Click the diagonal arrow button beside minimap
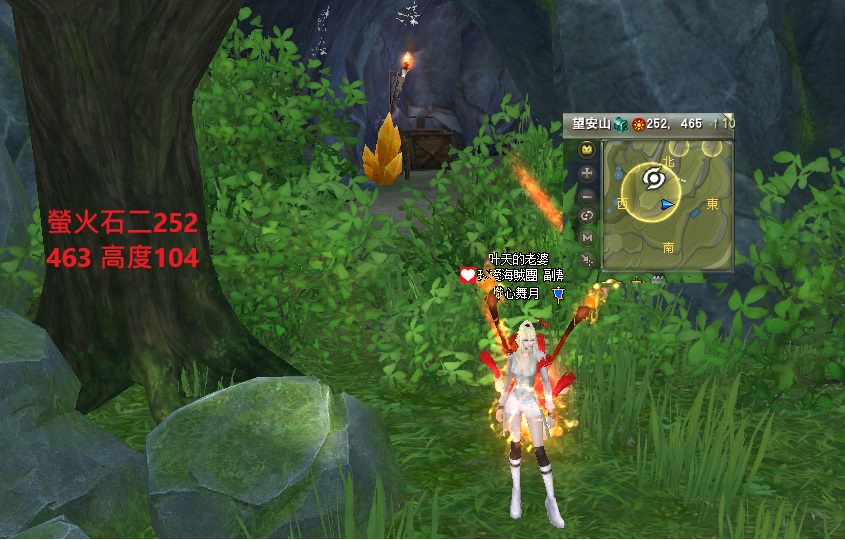Viewport: 845px width, 540px height. pos(587,260)
